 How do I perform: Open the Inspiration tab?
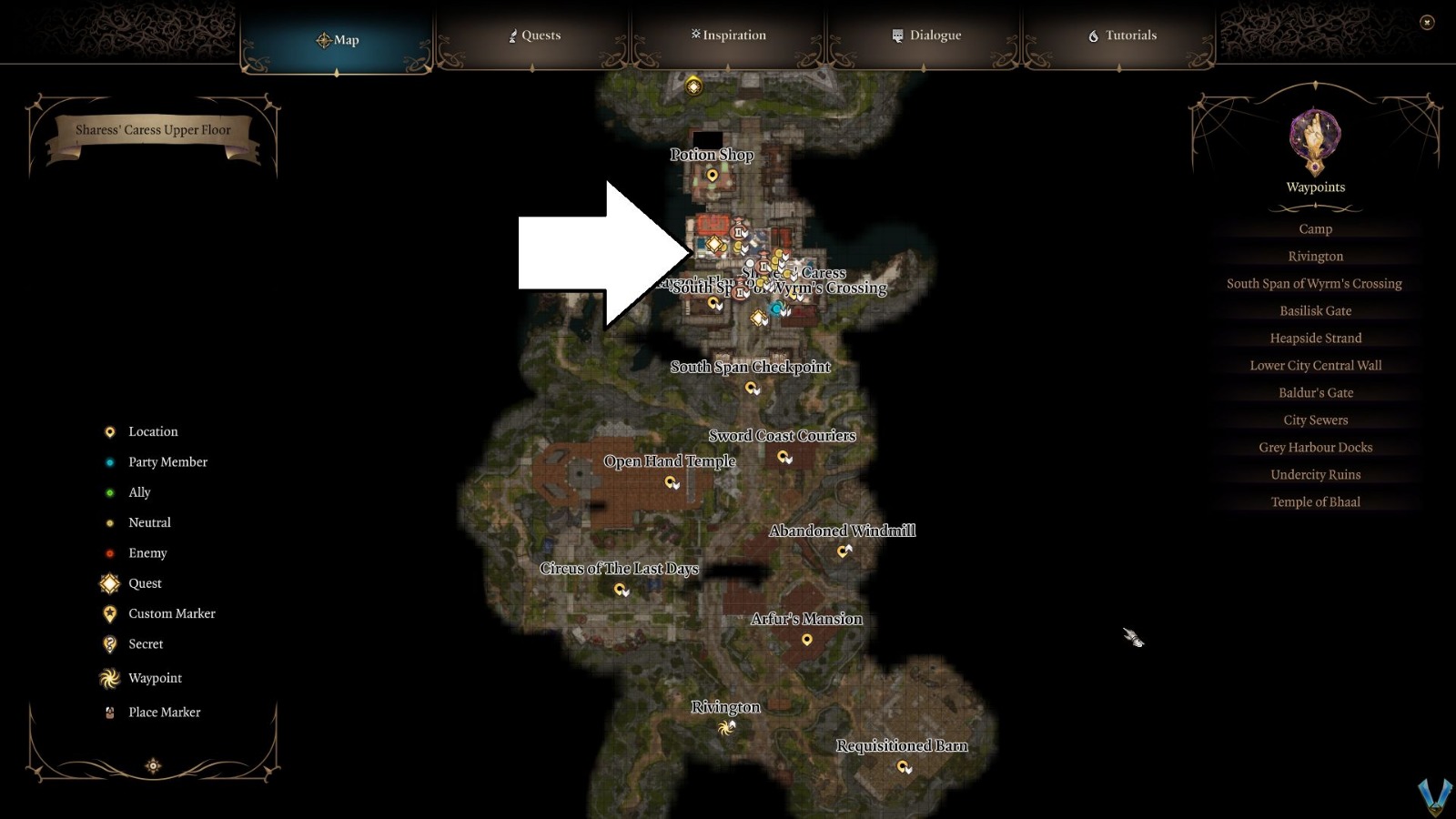click(728, 35)
